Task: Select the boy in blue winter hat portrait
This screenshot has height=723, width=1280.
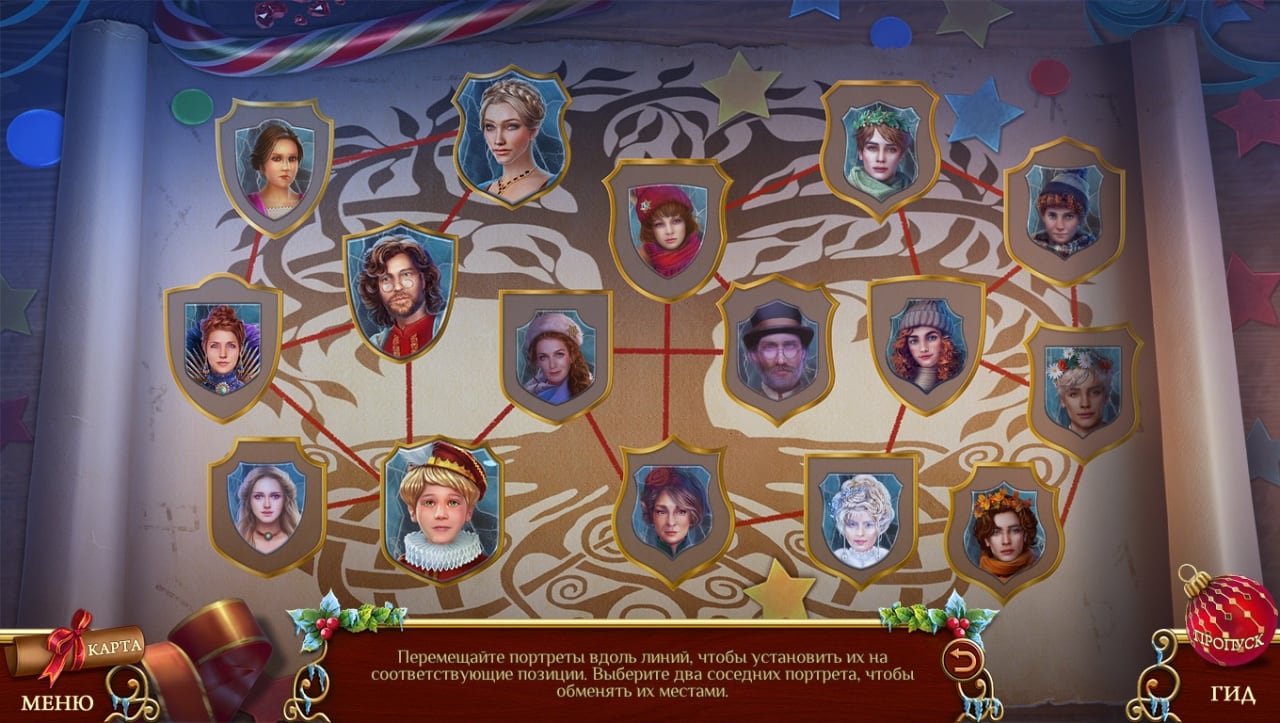Action: pyautogui.click(x=1064, y=211)
